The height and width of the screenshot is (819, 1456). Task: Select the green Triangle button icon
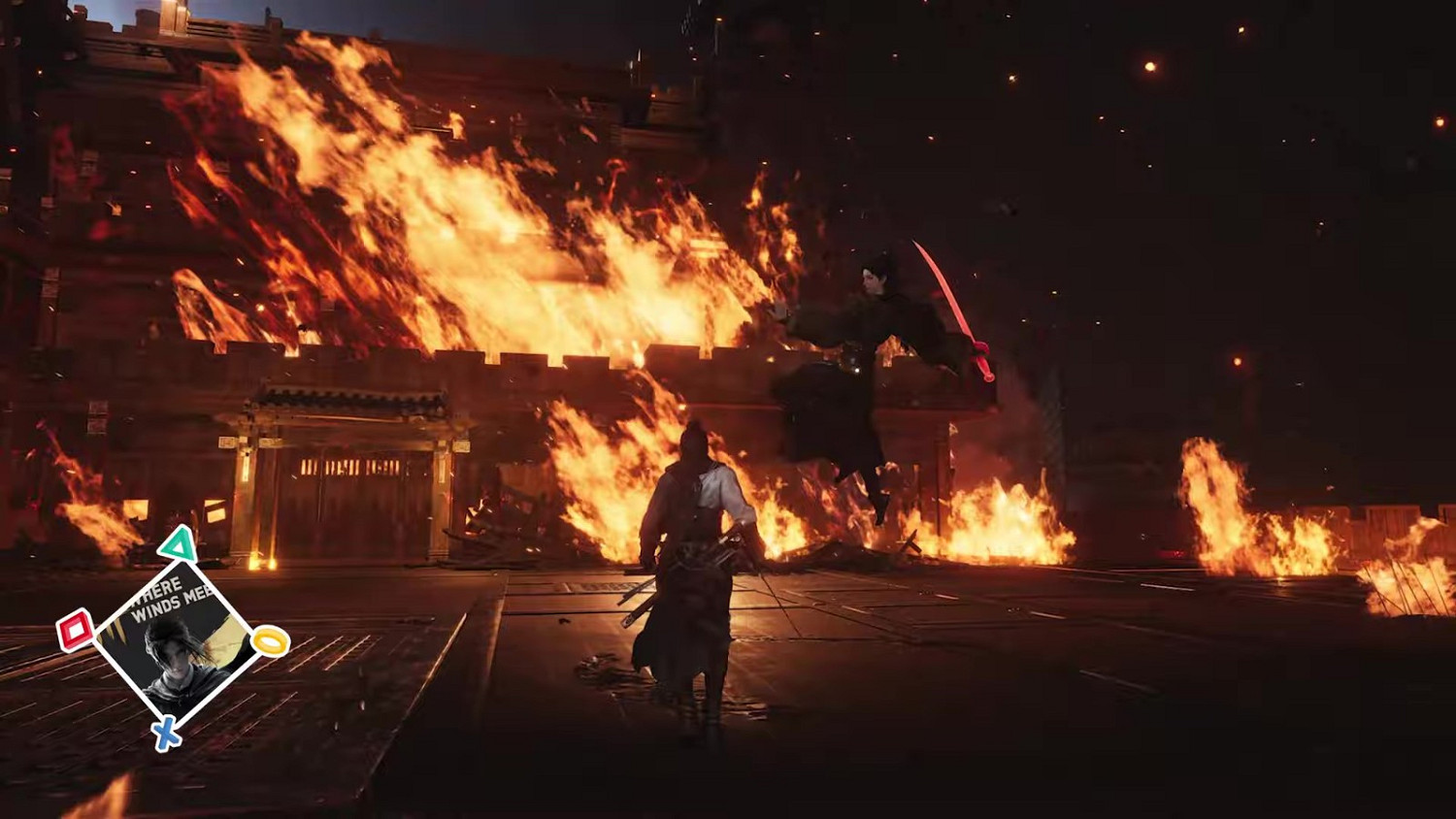[x=178, y=545]
